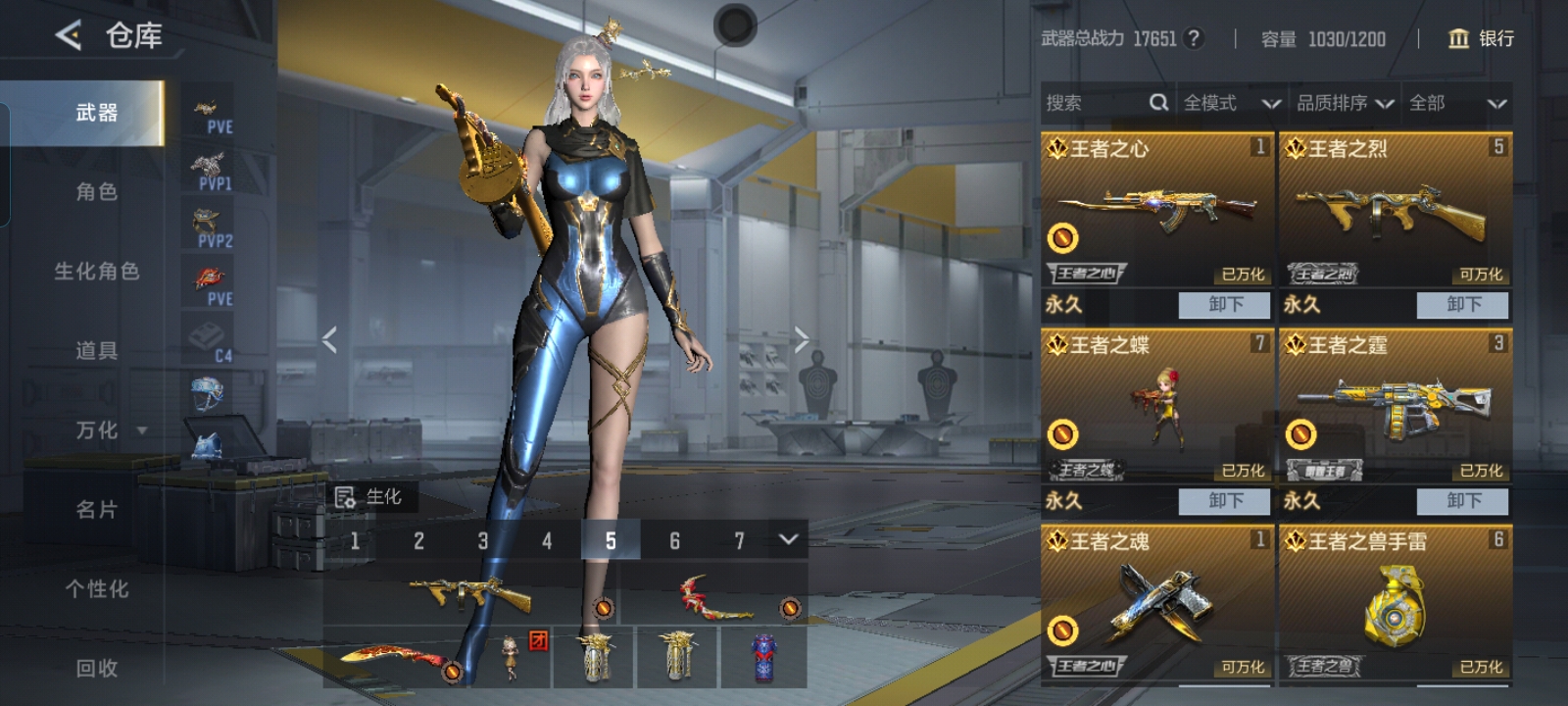
Task: Expand the 万化 category
Action: (110, 430)
